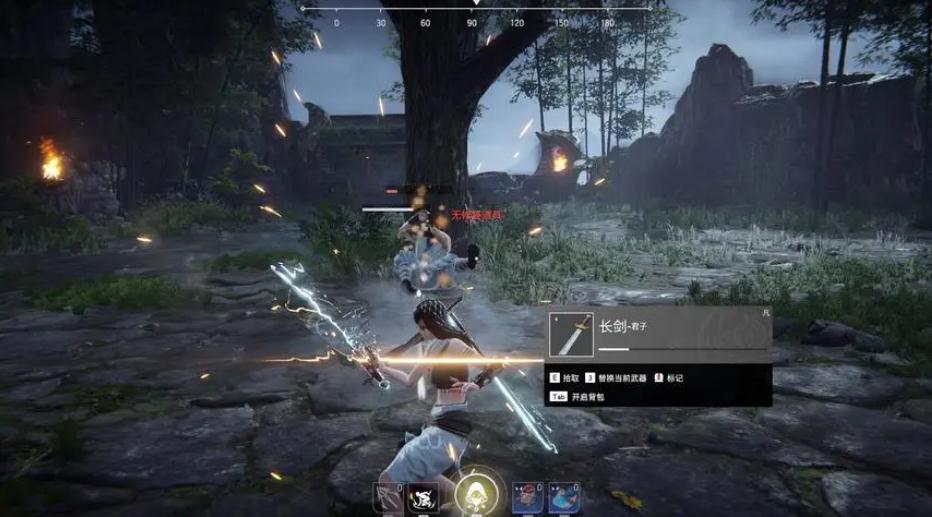The width and height of the screenshot is (932, 517).
Task: Select the crossed-blades weapon slot
Action: (x=387, y=499)
